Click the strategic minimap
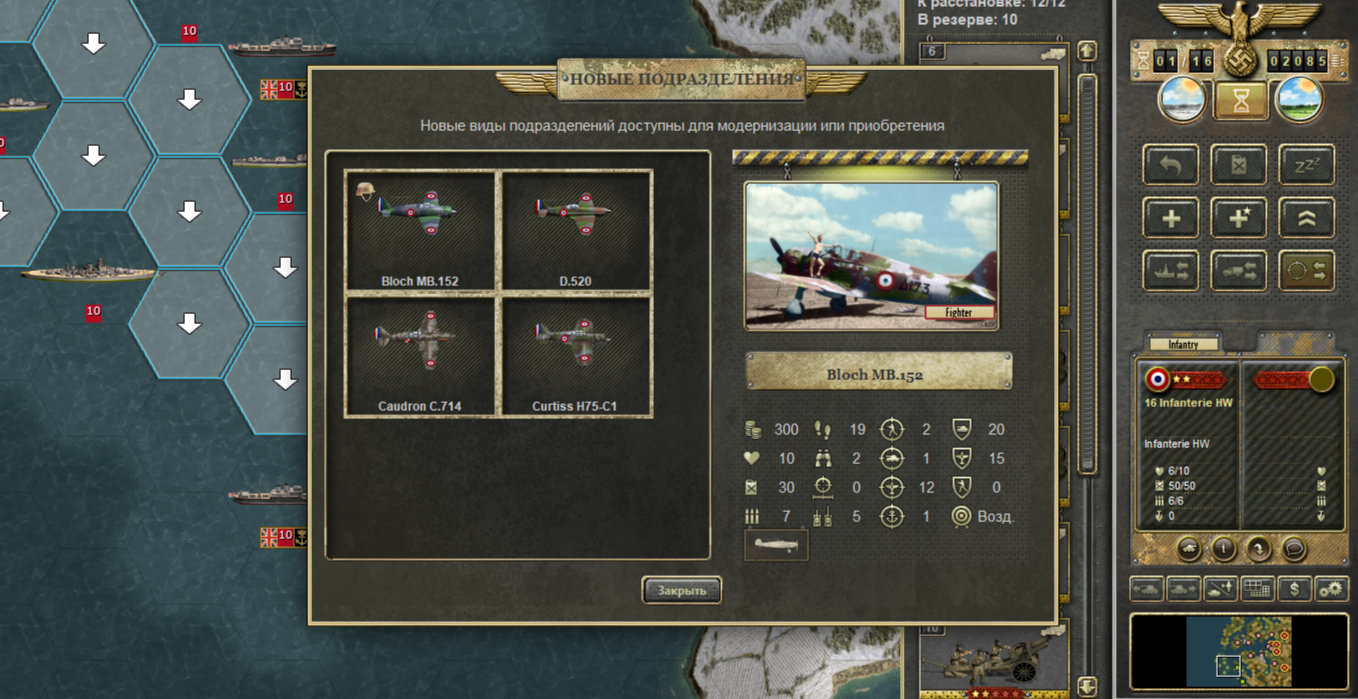Screen dimensions: 1358x699 [x=1239, y=651]
